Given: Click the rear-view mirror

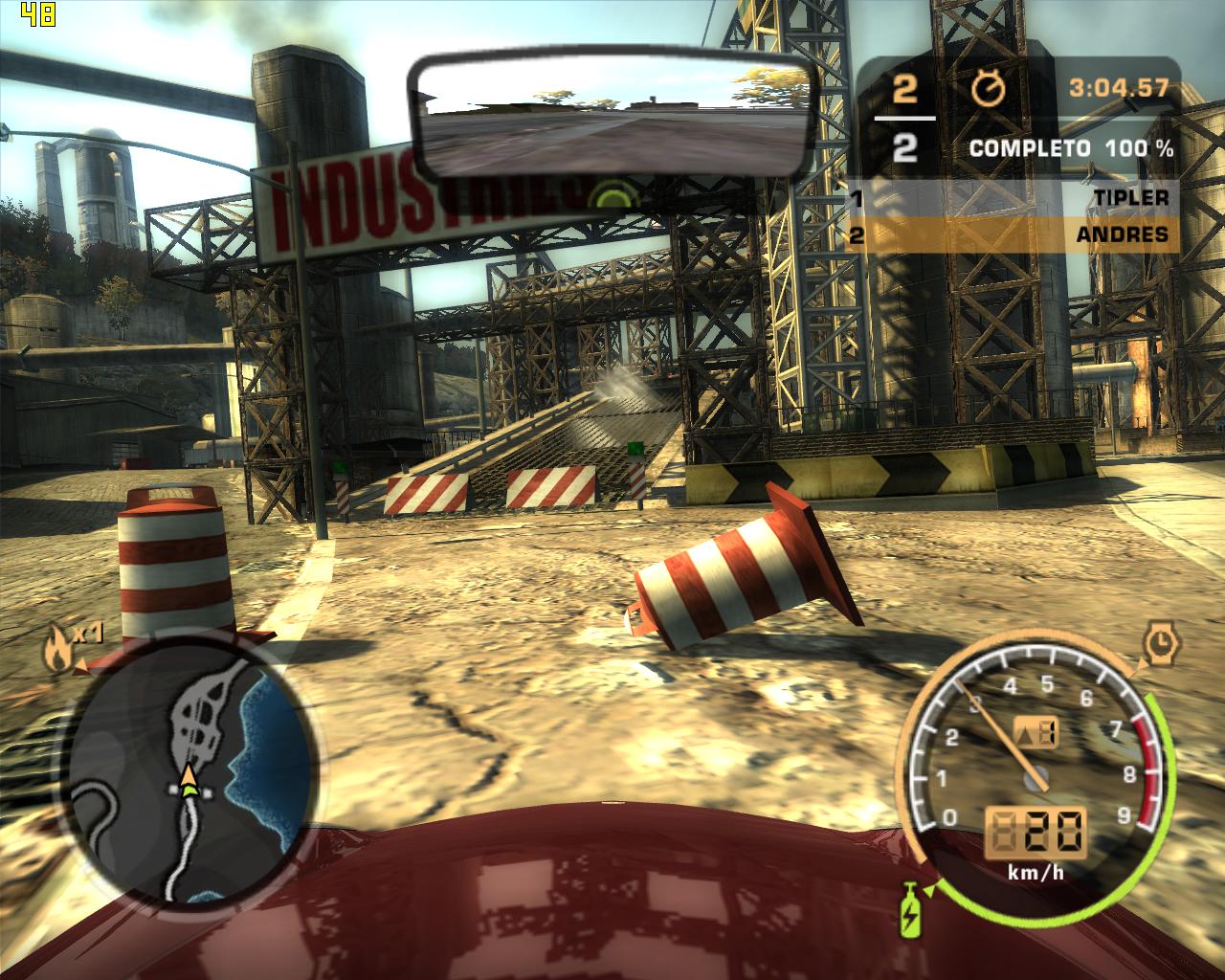Looking at the screenshot, I should pos(614,118).
